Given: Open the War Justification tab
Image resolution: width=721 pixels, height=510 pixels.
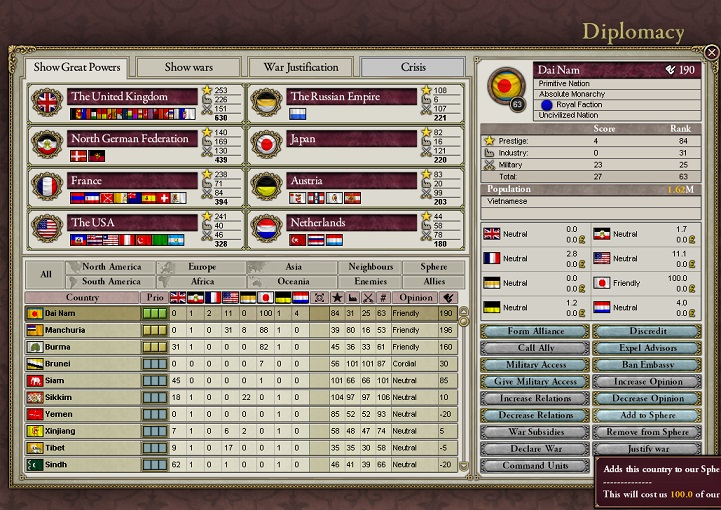Looking at the screenshot, I should point(301,67).
